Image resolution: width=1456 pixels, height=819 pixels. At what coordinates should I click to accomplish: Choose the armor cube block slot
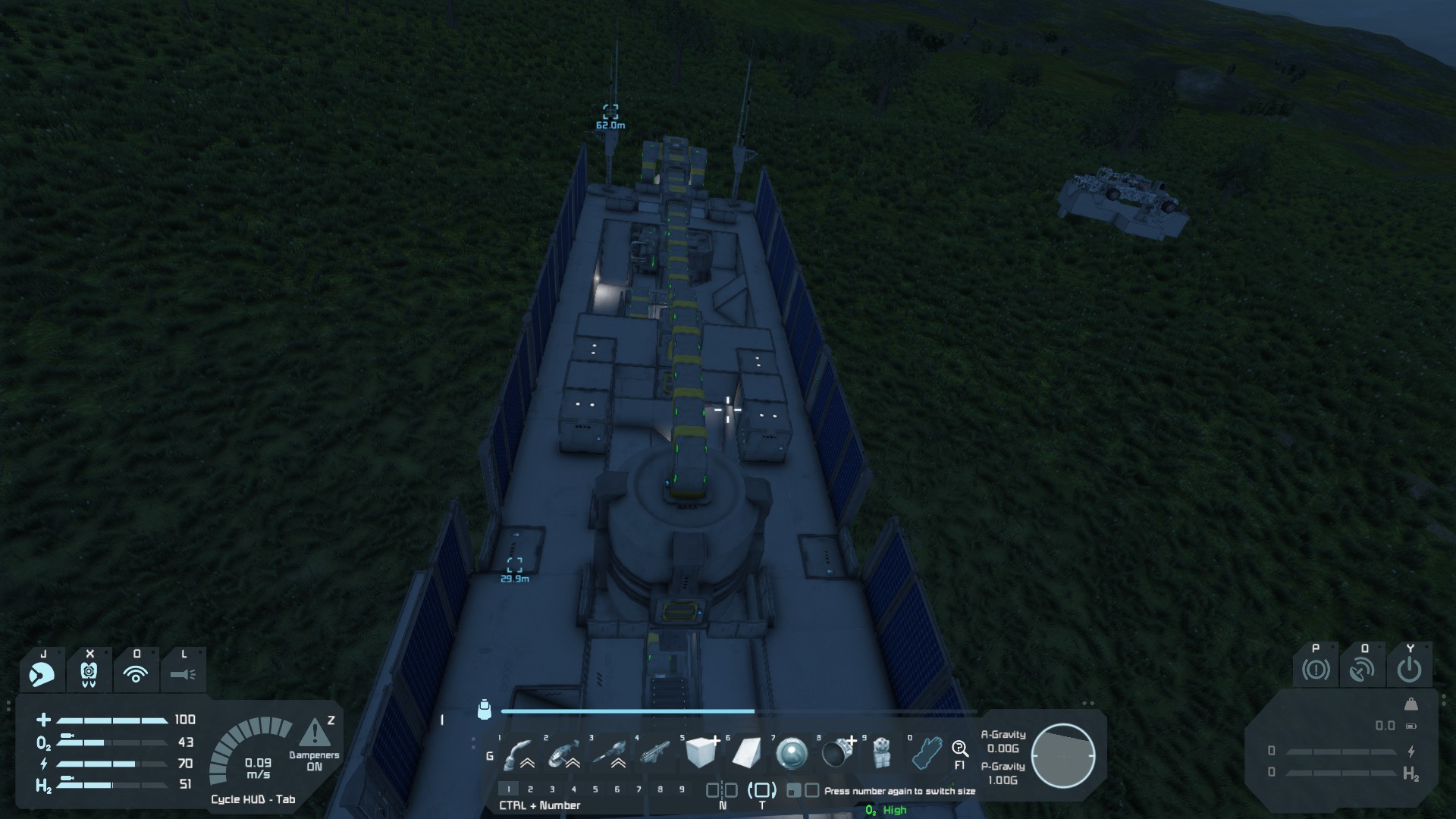click(701, 753)
